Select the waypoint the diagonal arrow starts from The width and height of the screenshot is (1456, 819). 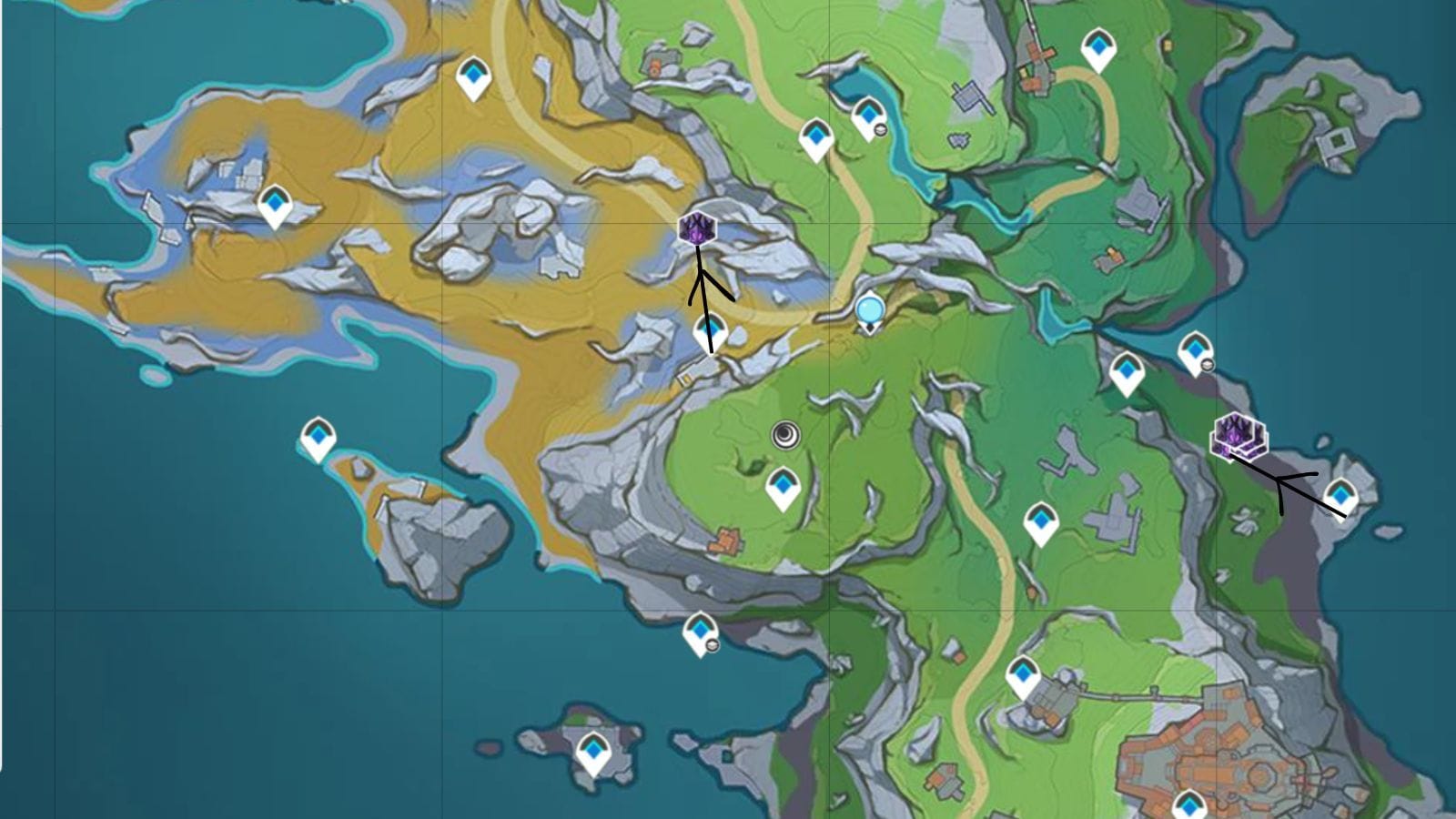click(x=1340, y=497)
